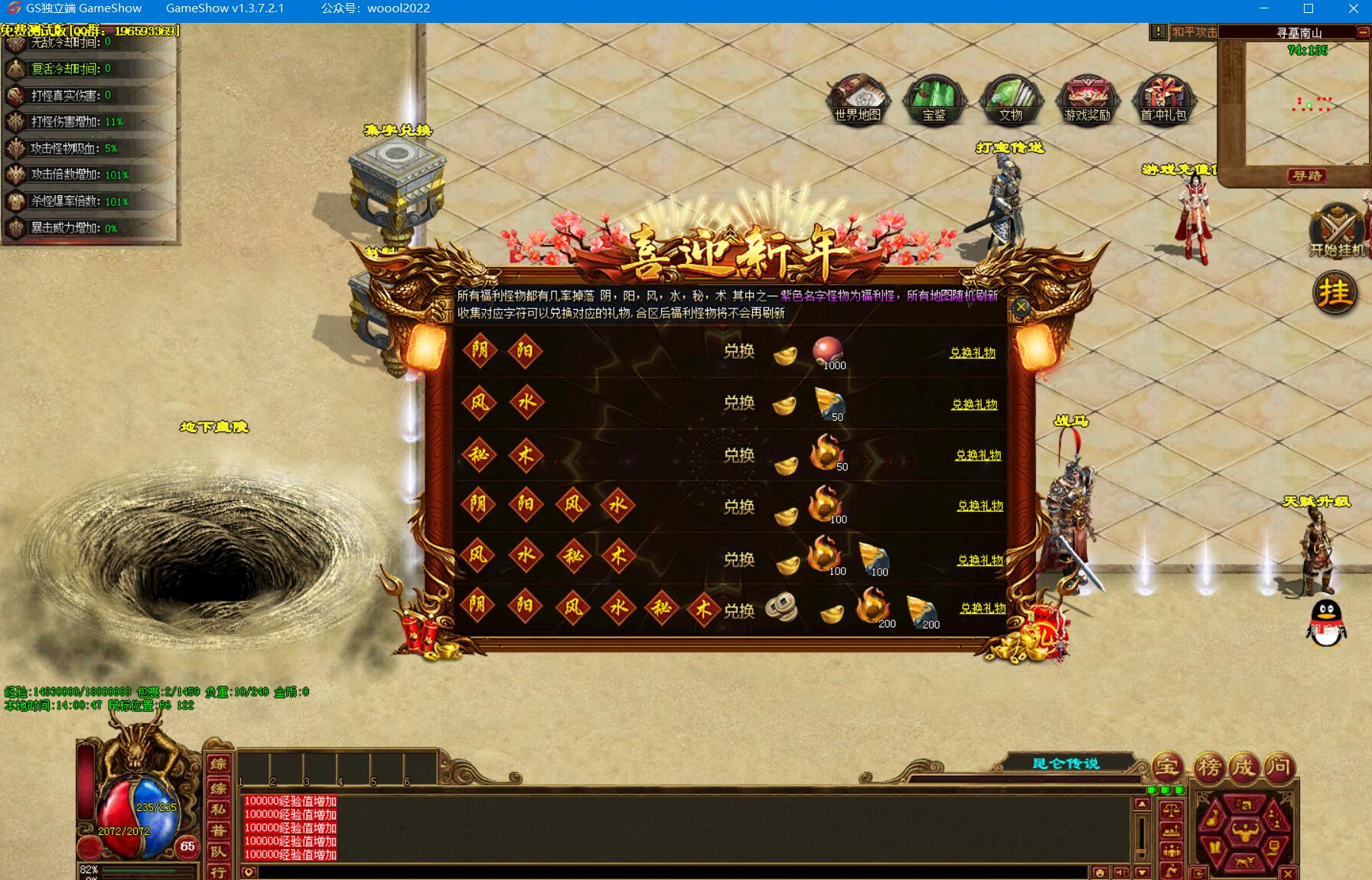Viewport: 1372px width, 880px height.
Task: Claim the six-character 兑换礼物 reward
Action: pyautogui.click(x=983, y=608)
